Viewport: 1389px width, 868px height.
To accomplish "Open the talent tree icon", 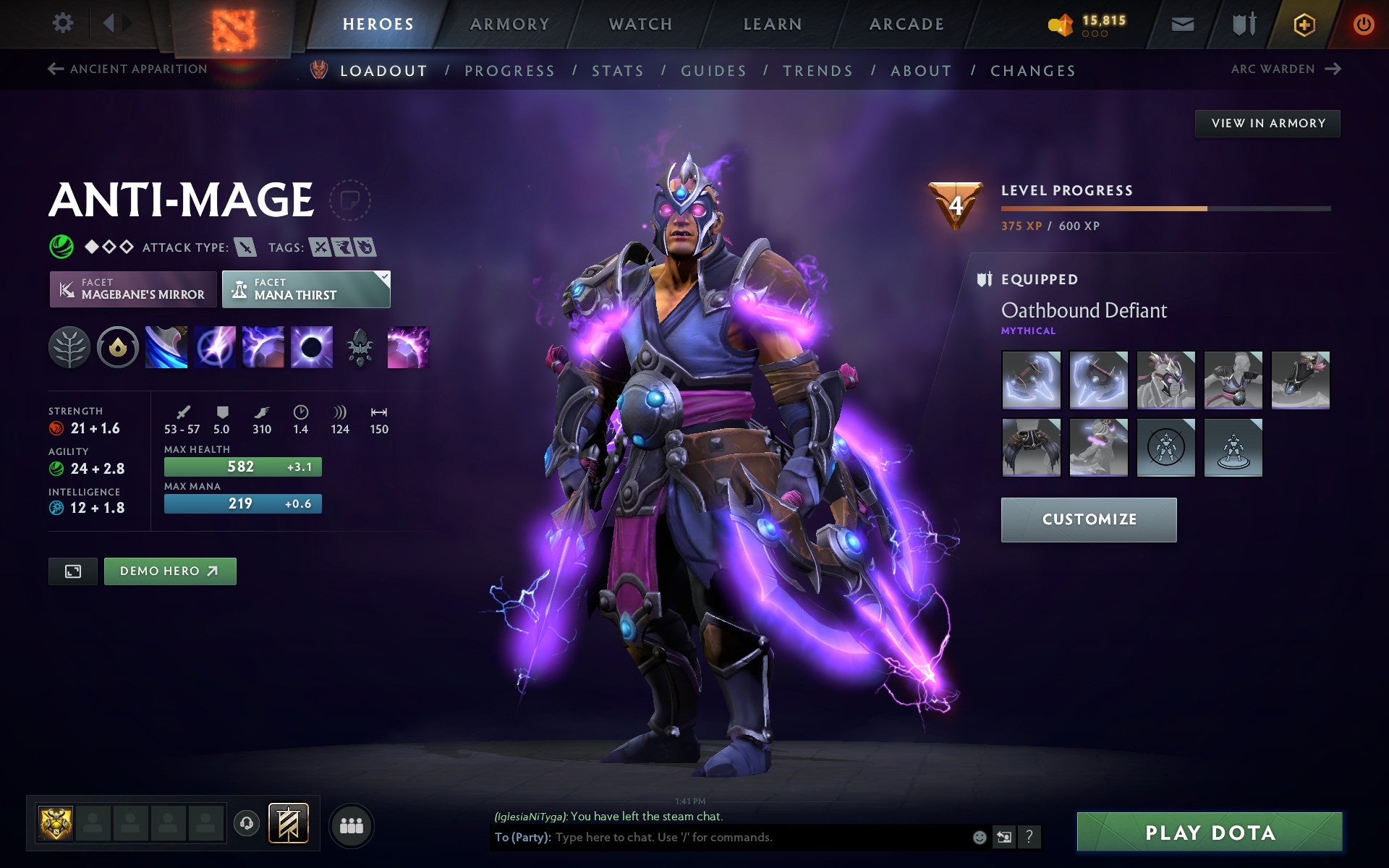I will [69, 347].
